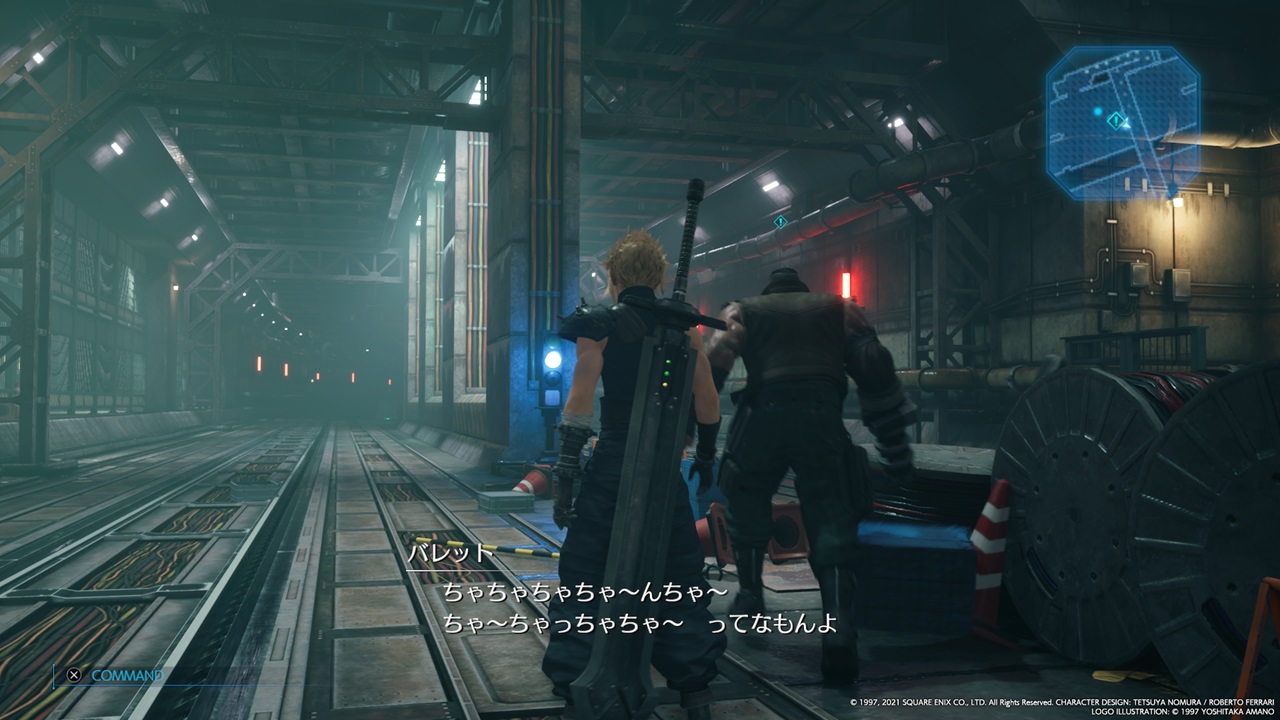
Task: Toggle the blue signal light by the tracks
Action: (551, 359)
